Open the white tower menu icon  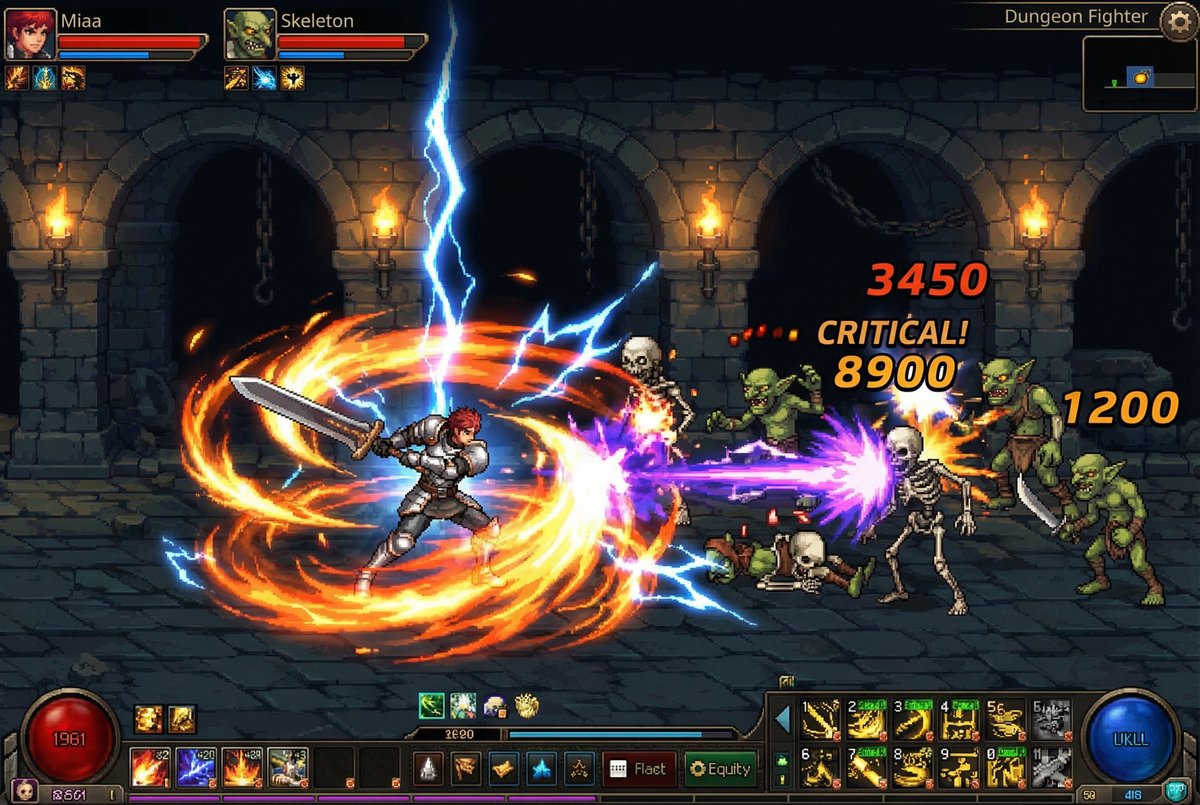tap(429, 769)
